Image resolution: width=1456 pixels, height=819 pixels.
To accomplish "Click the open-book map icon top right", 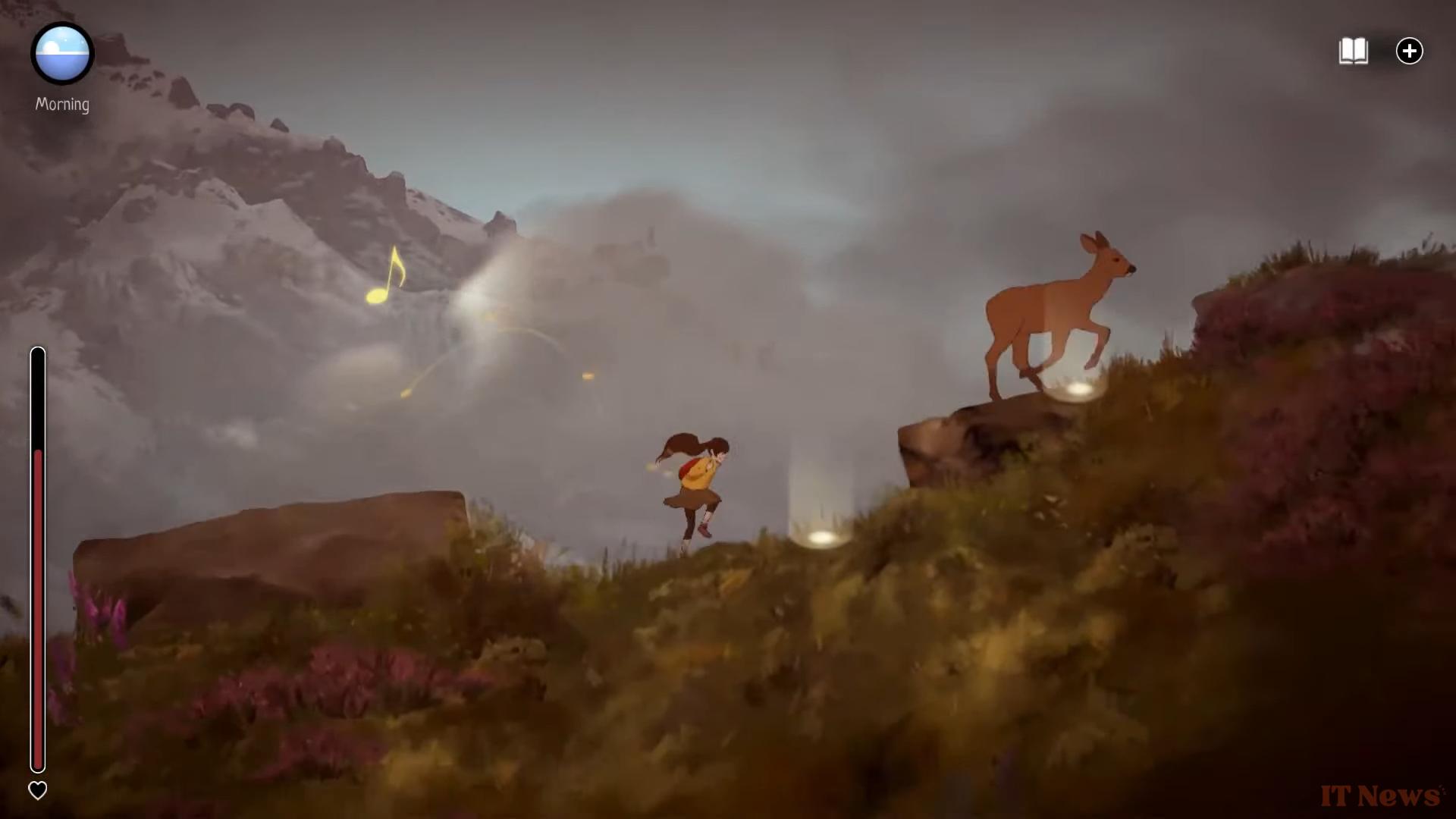I will [x=1354, y=51].
